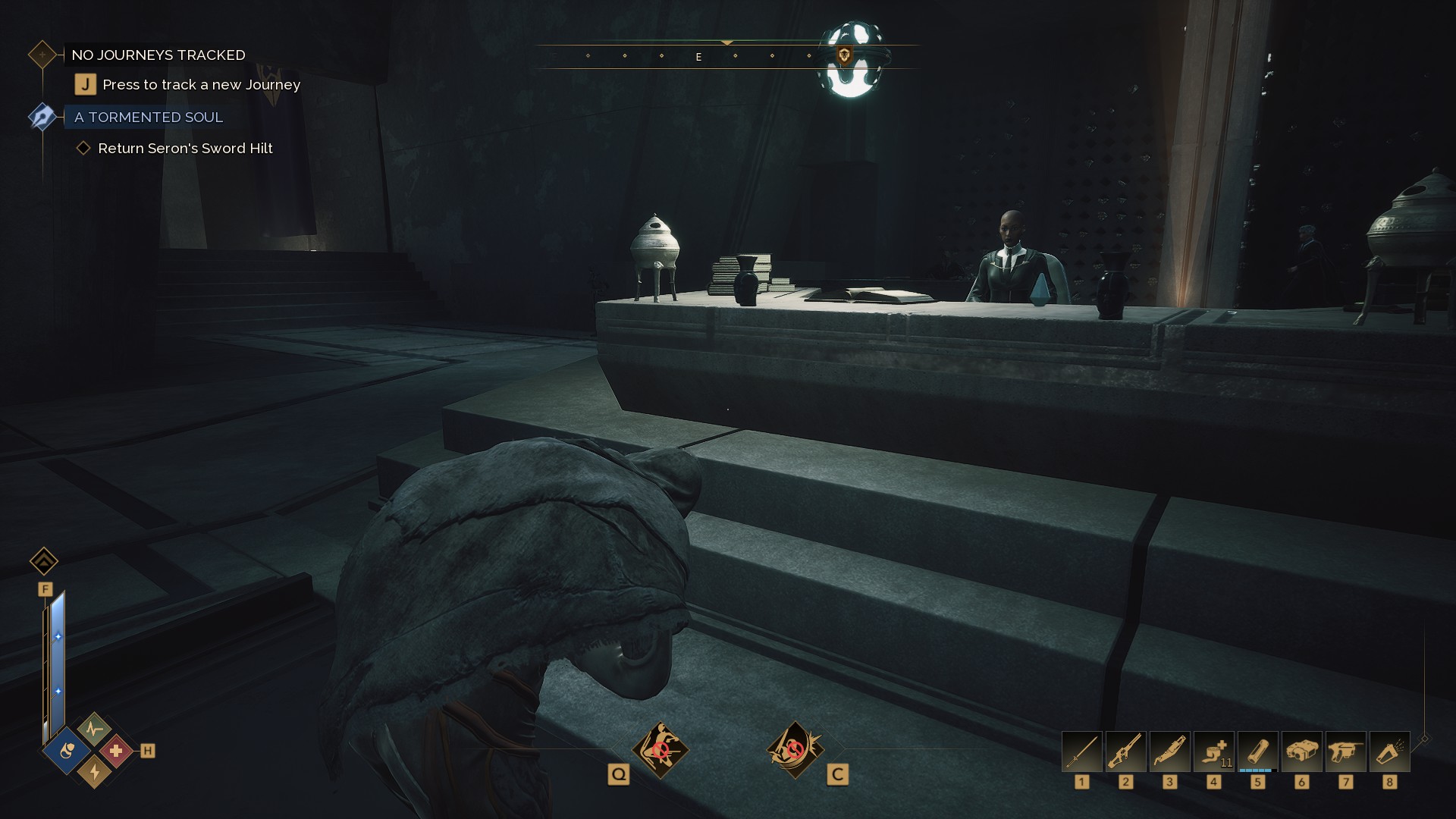
Task: Select the sword in hotbar slot 1
Action: tap(1082, 752)
